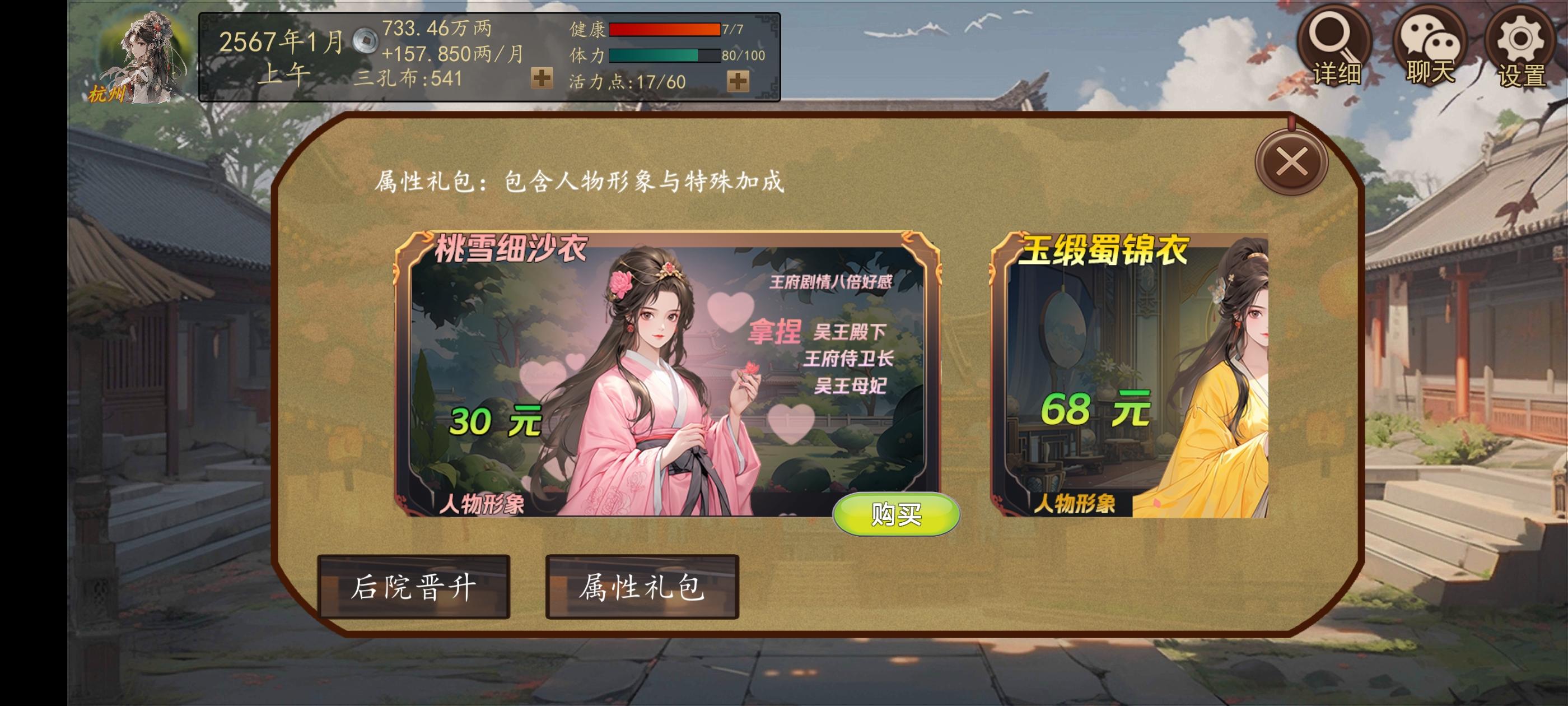Switch to the 后院晋升 tab

pos(416,589)
